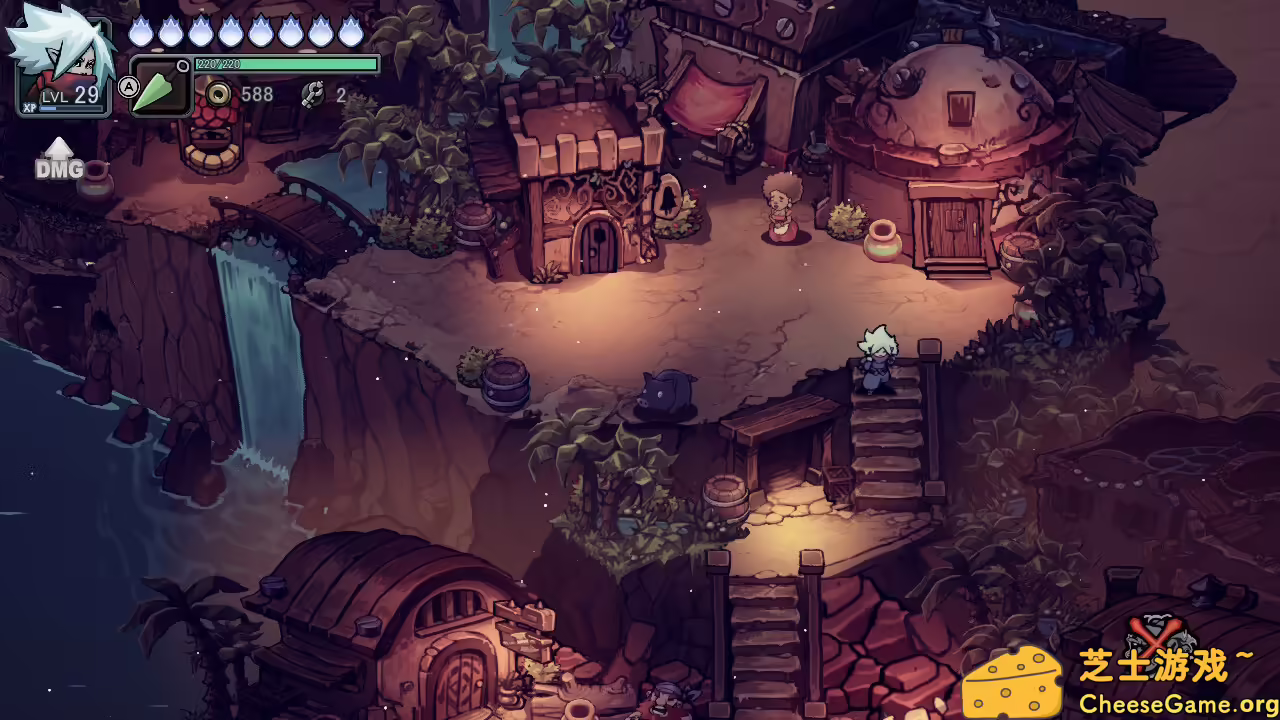The width and height of the screenshot is (1280, 720).
Task: Click the DMG up-arrow buff icon
Action: pyautogui.click(x=59, y=159)
